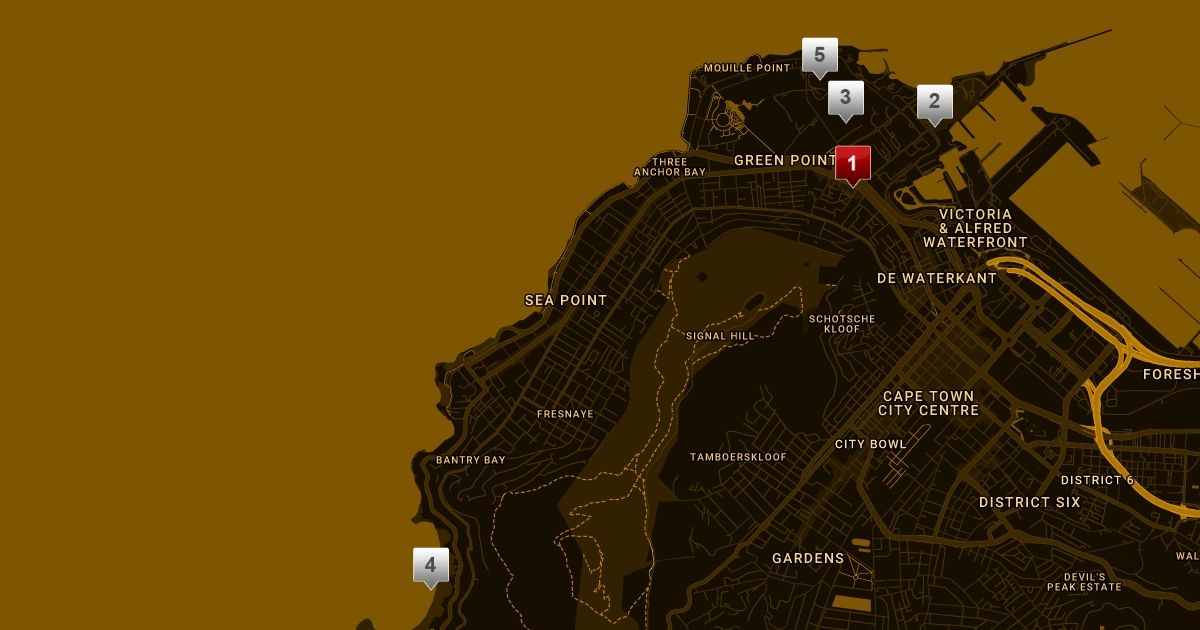The width and height of the screenshot is (1200, 630).
Task: Click map marker number 2
Action: [x=935, y=101]
